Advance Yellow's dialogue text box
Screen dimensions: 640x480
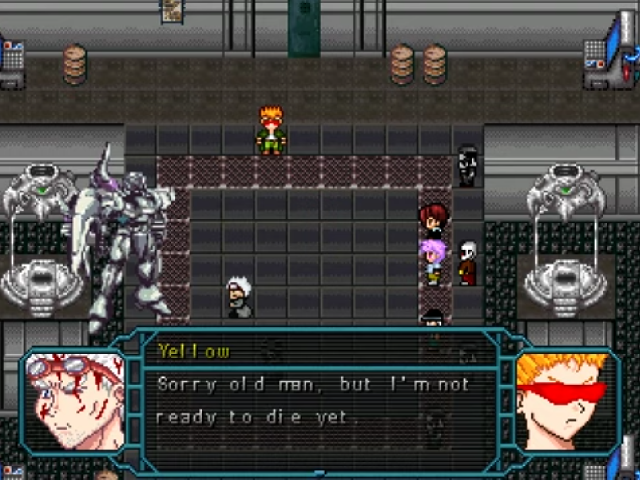[x=320, y=400]
